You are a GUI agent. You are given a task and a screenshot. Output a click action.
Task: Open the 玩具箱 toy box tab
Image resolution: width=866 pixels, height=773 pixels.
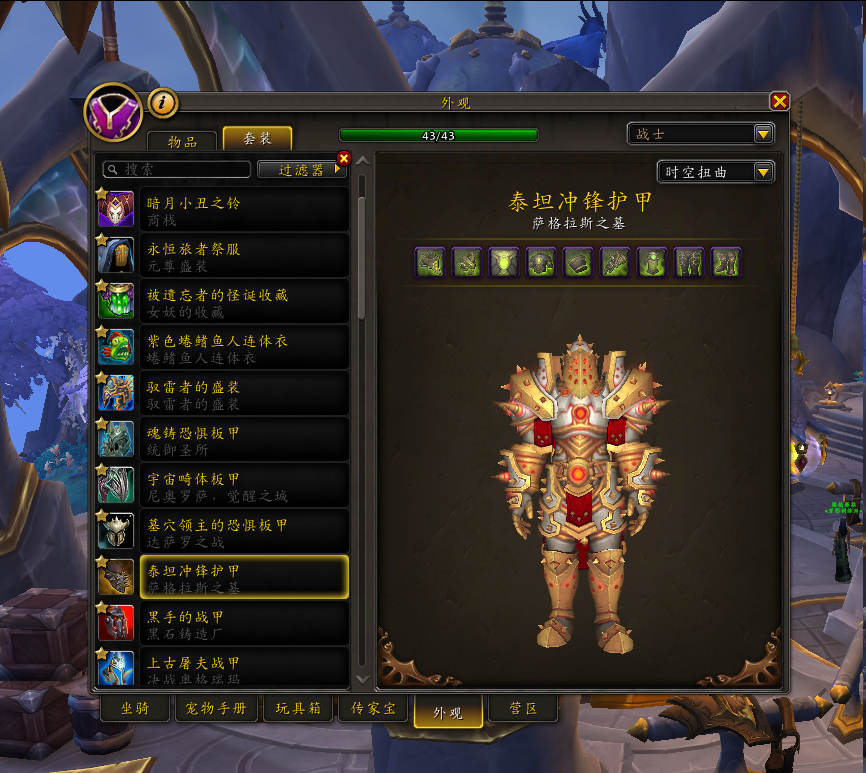297,709
